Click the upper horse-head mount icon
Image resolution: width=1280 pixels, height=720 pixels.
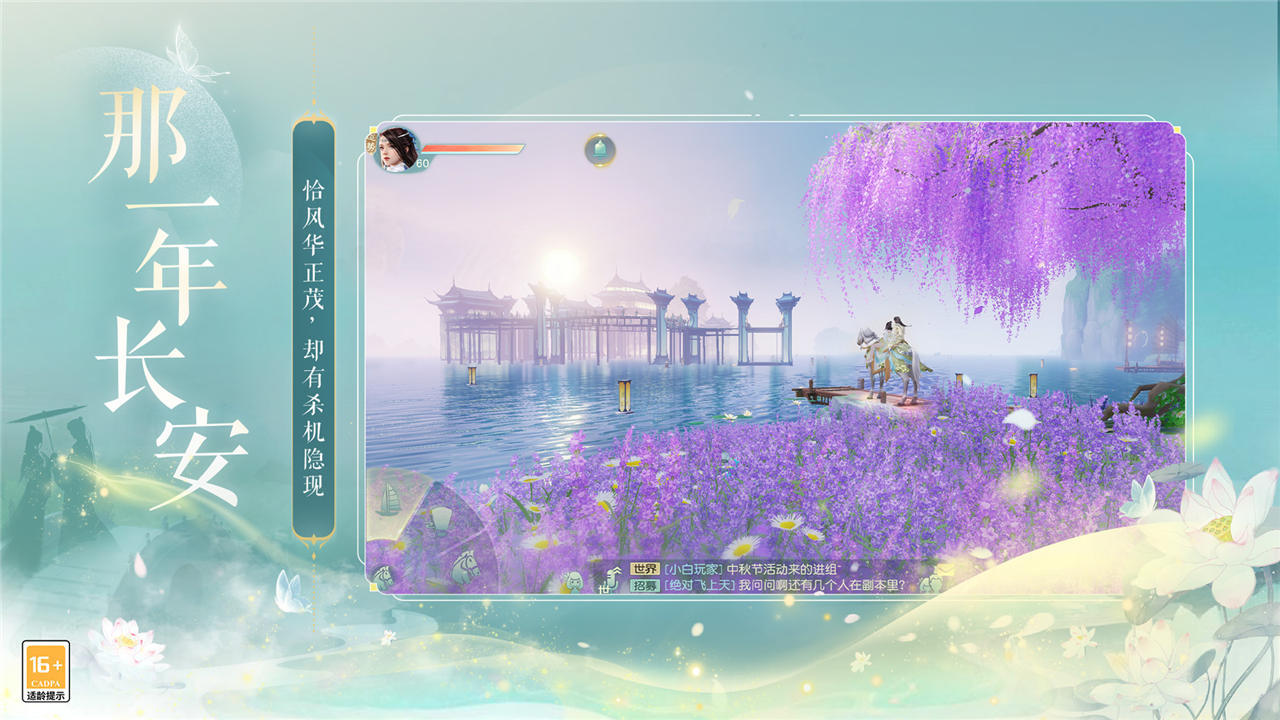464,568
